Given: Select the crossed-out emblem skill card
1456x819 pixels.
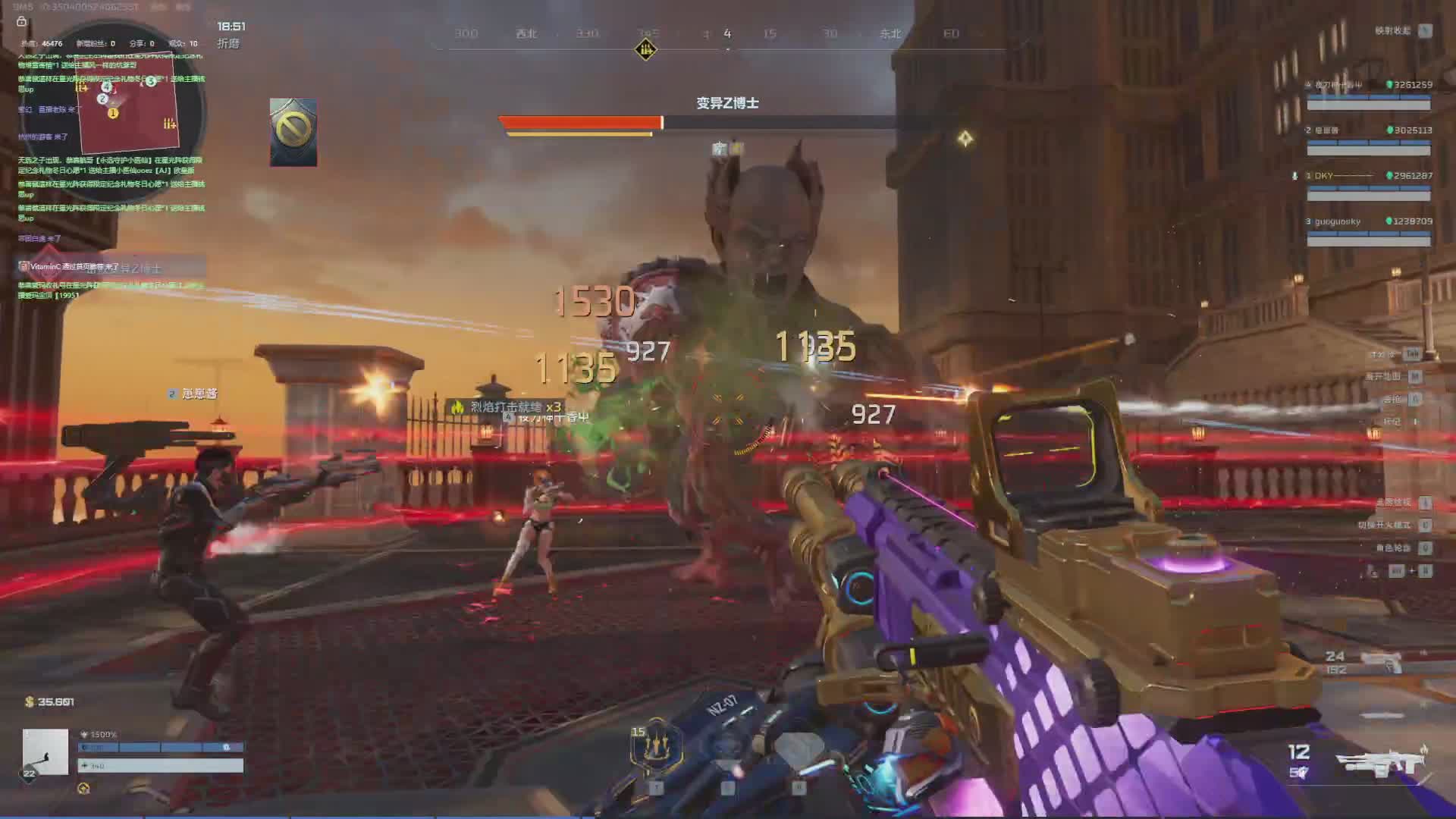Looking at the screenshot, I should click(293, 132).
